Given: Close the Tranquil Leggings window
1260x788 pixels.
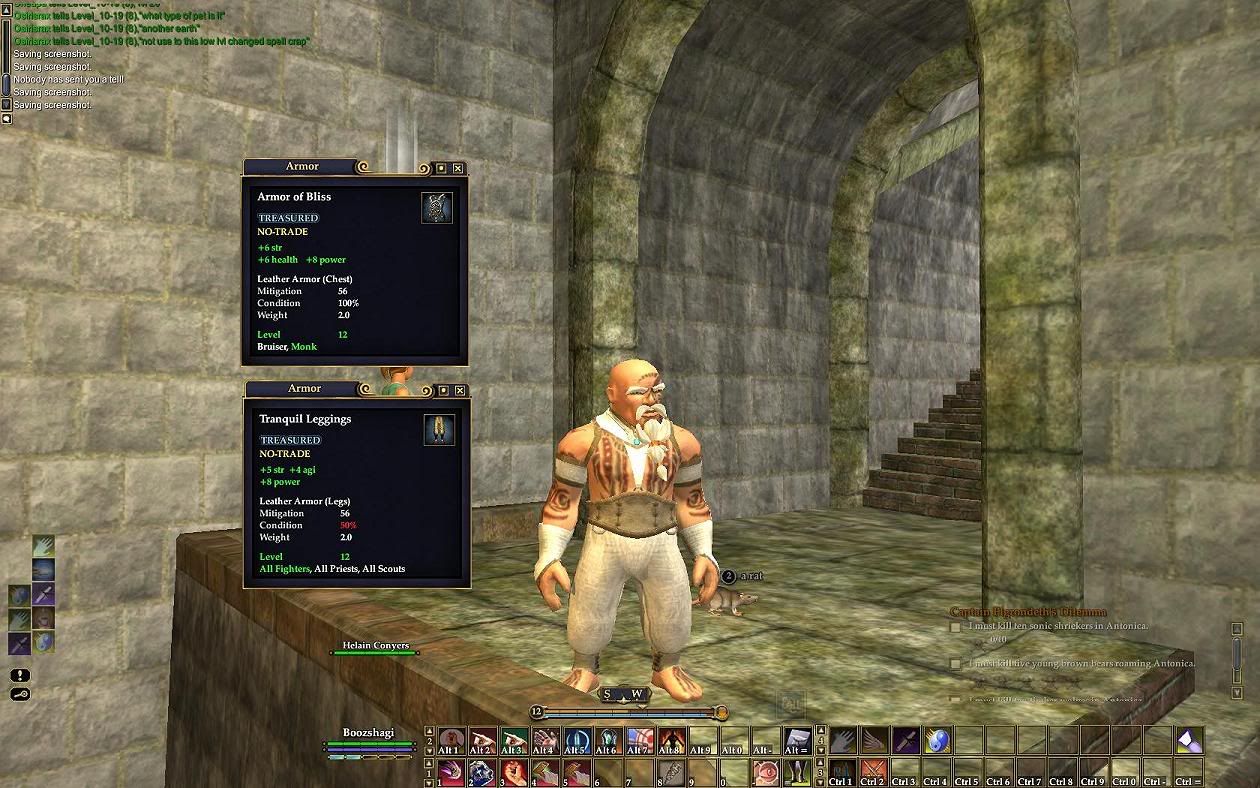Looking at the screenshot, I should (459, 390).
